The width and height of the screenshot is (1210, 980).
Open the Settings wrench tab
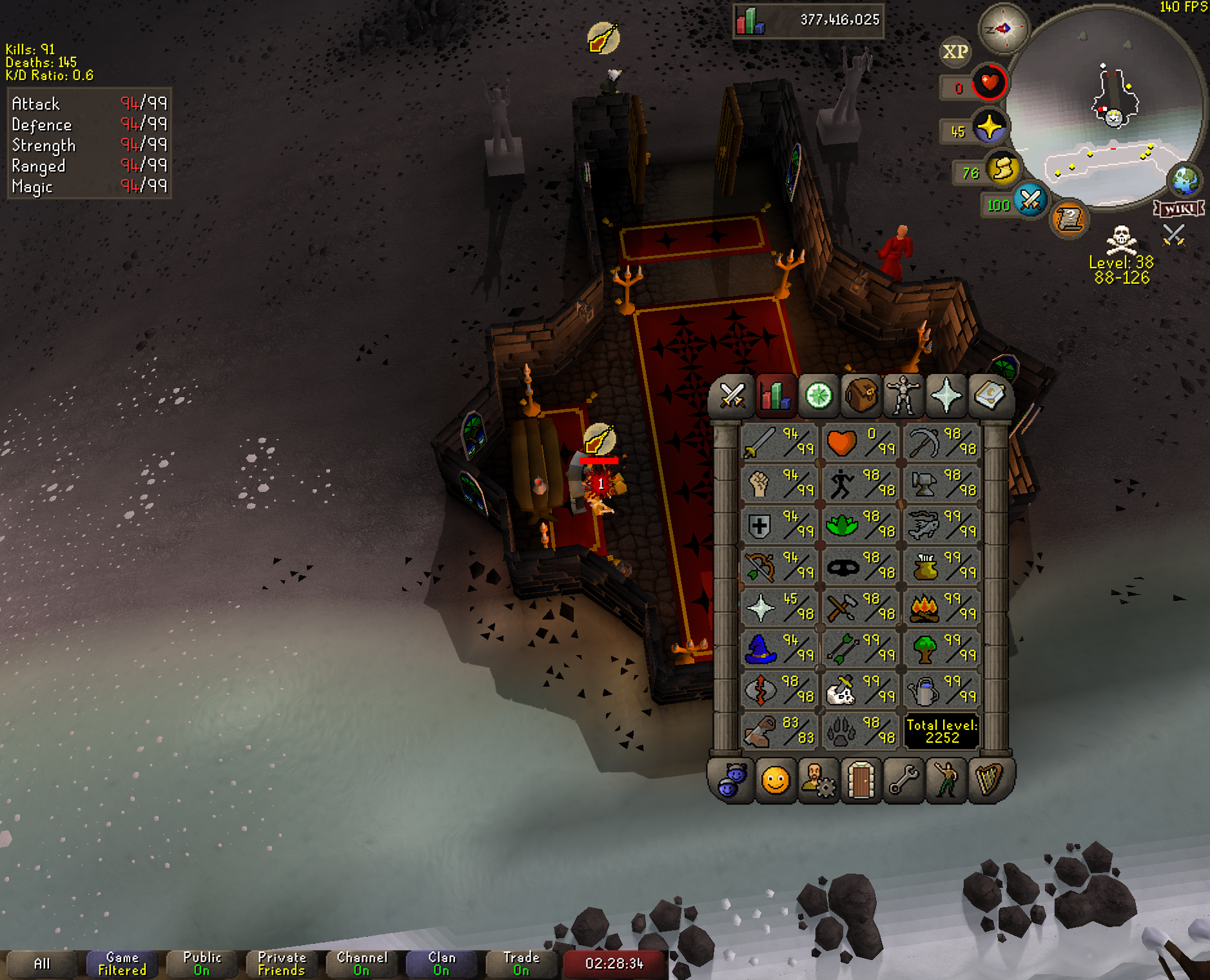click(x=903, y=781)
